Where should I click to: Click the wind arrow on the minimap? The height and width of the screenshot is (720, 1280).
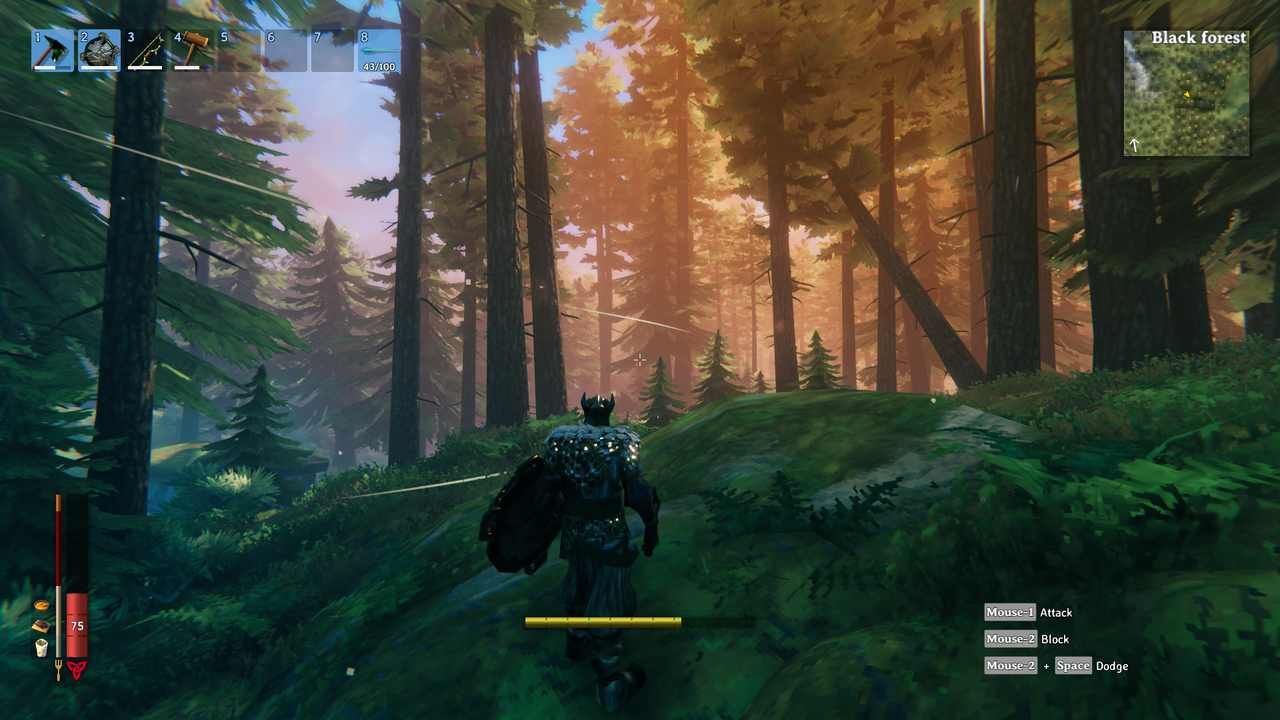(1134, 144)
